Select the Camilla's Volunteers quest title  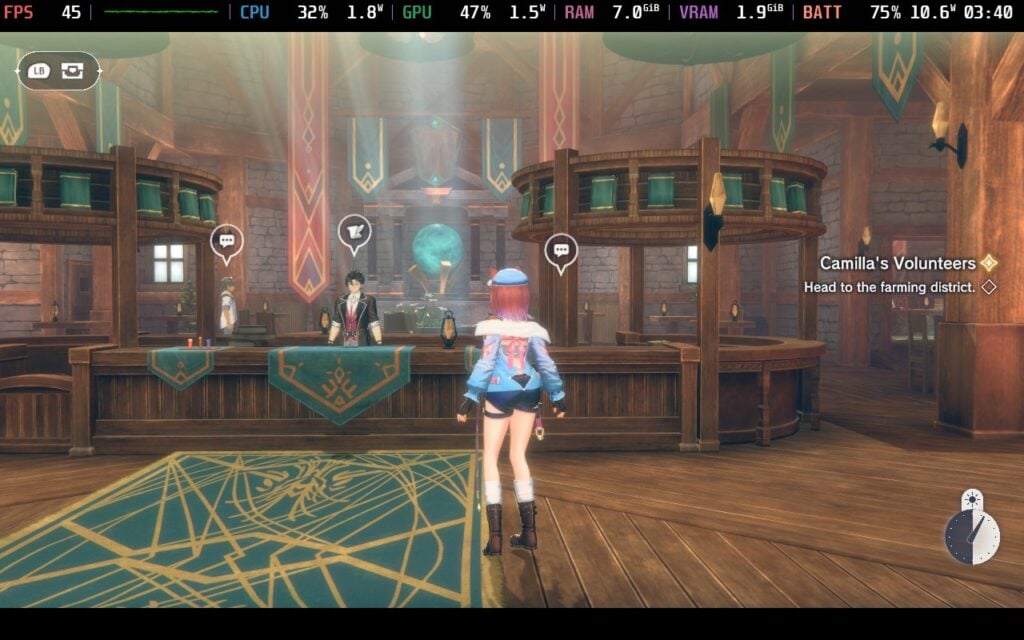coord(897,263)
